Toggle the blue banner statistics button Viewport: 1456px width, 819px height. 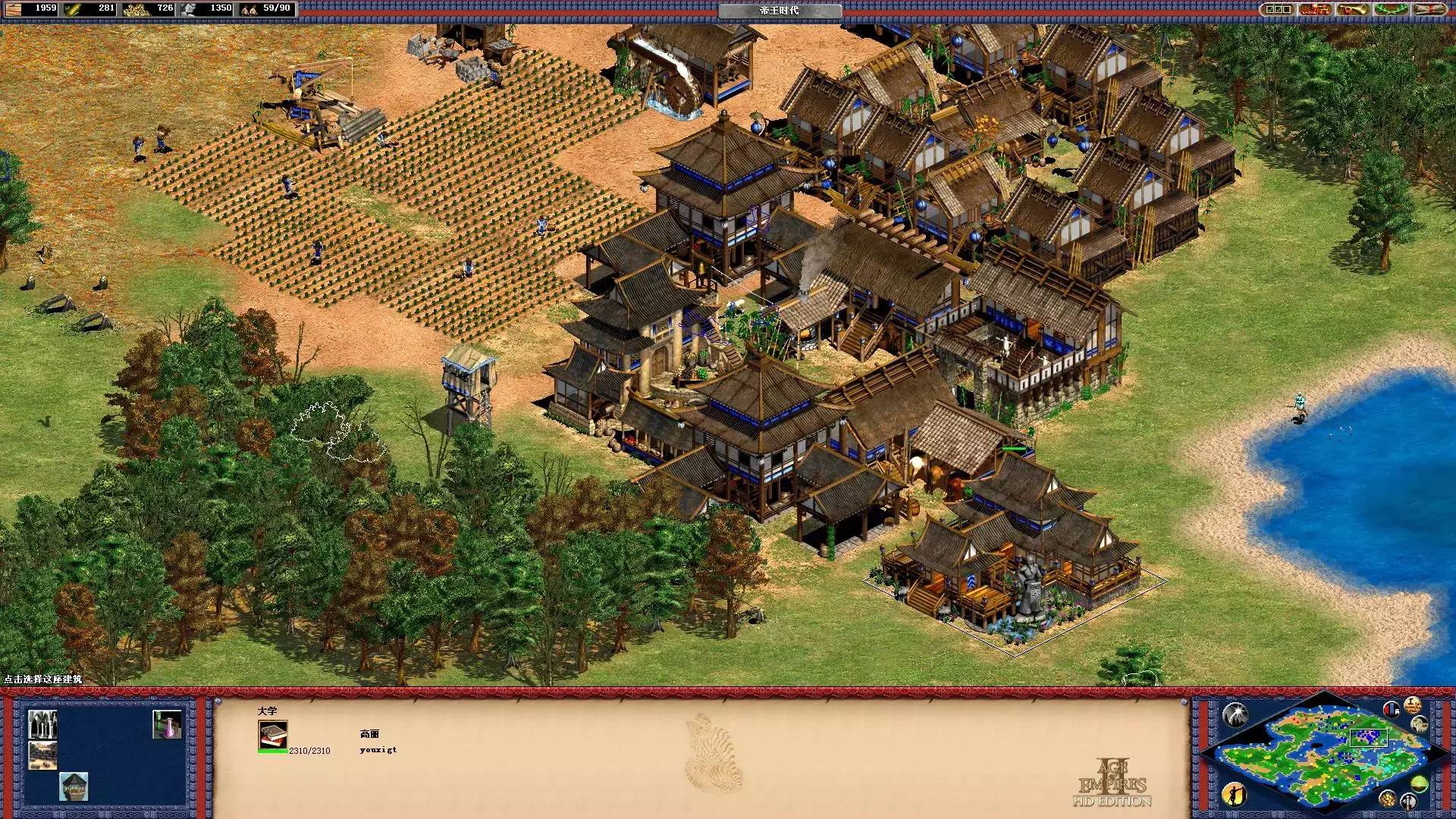[1392, 710]
